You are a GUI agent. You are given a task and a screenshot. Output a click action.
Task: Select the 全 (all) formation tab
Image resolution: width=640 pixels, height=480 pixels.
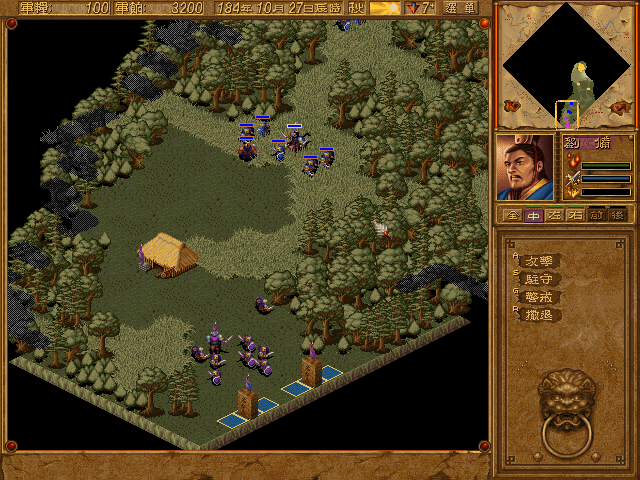click(511, 214)
